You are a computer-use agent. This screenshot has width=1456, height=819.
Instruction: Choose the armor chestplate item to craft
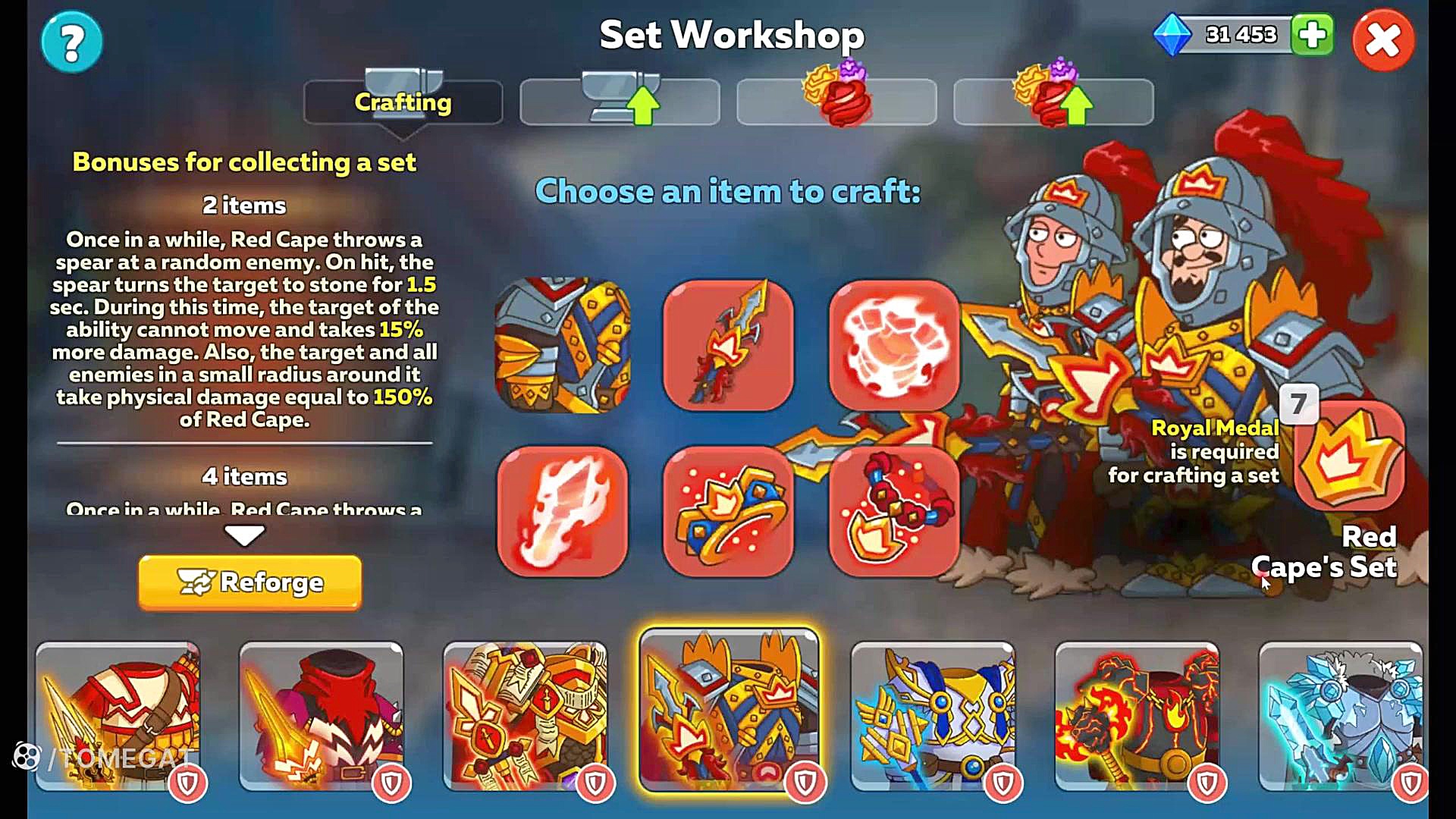click(562, 346)
